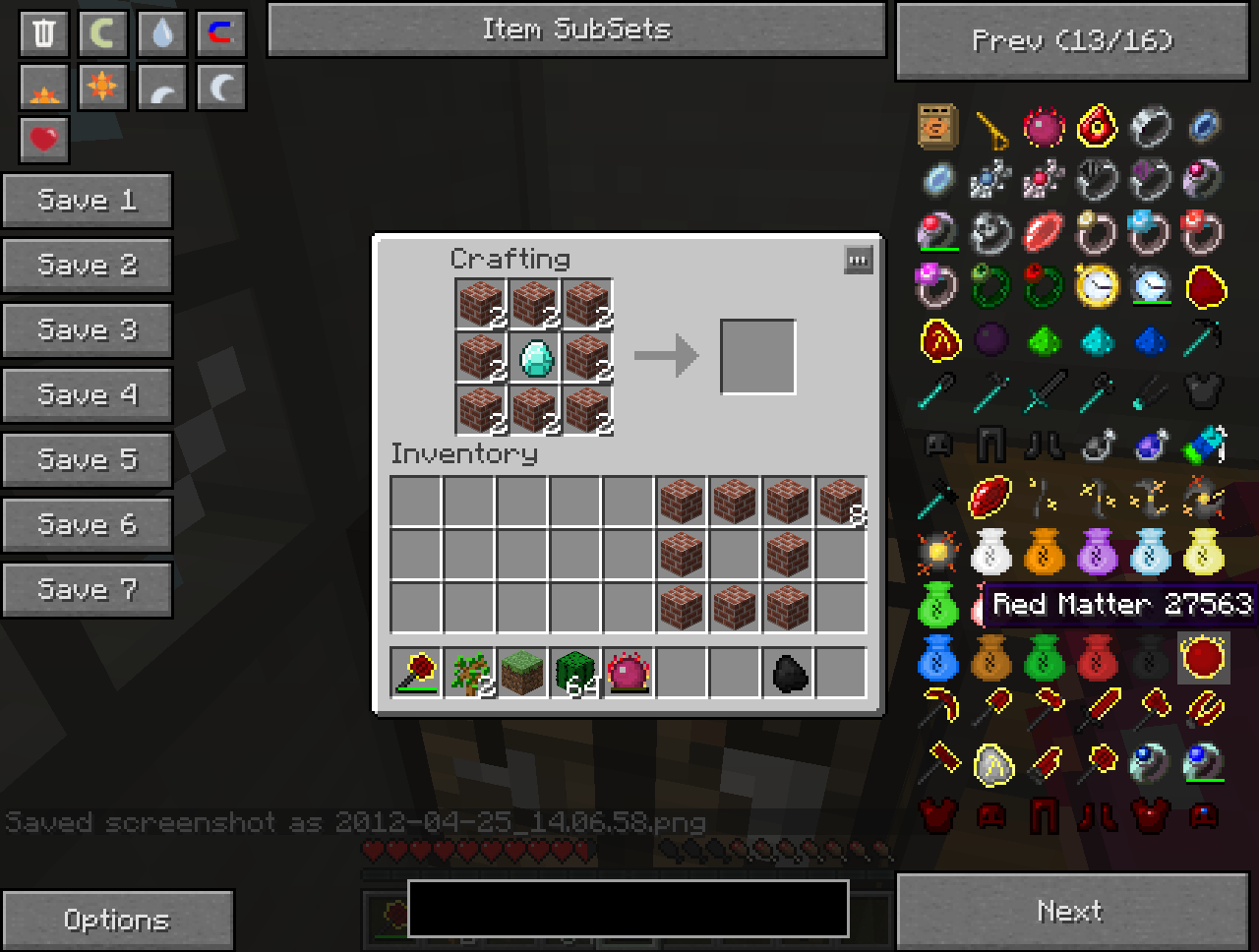Take the brick stack of 8
The image size is (1259, 952).
840,502
